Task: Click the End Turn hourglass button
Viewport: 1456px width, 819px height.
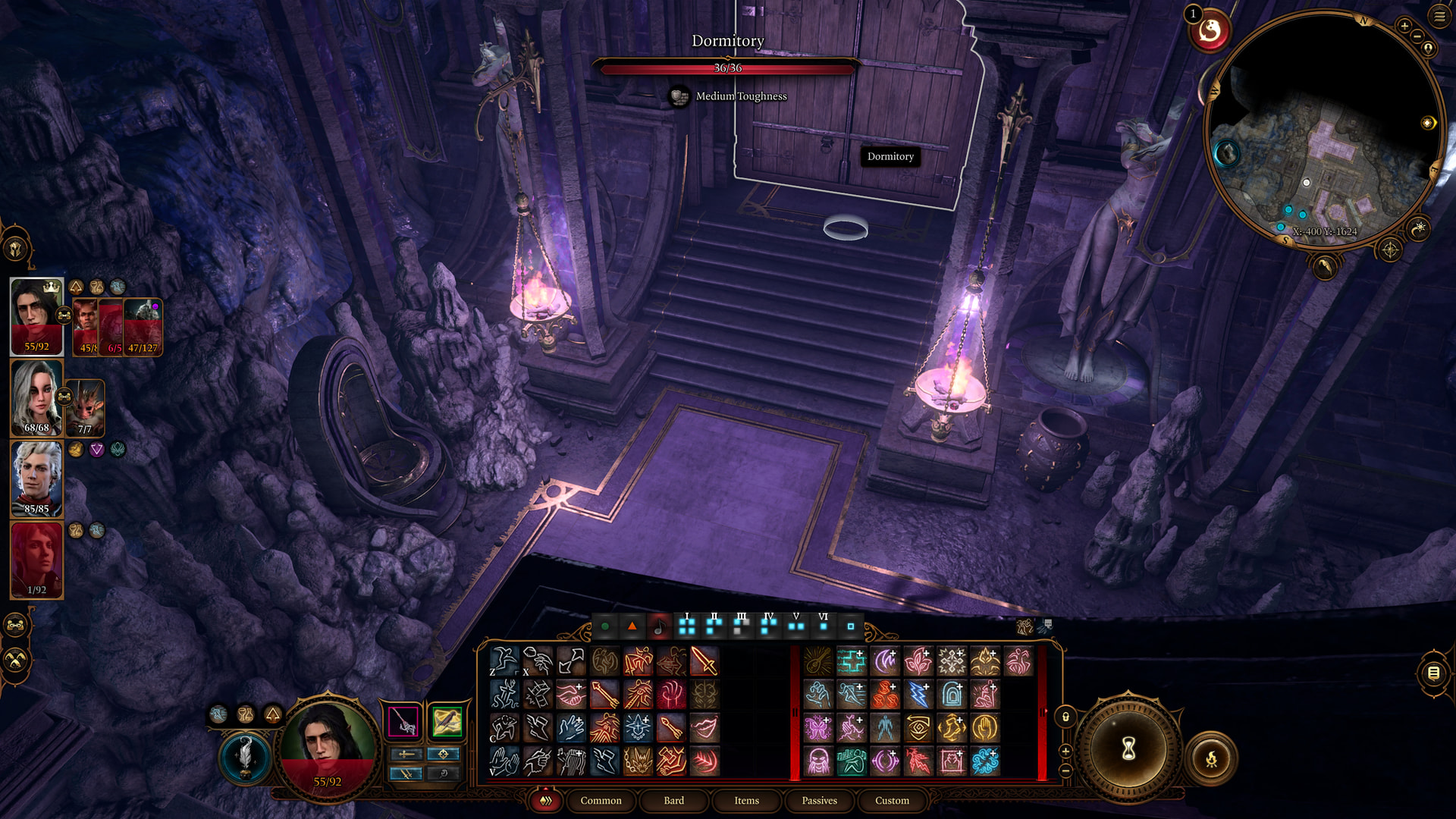Action: point(1128,750)
